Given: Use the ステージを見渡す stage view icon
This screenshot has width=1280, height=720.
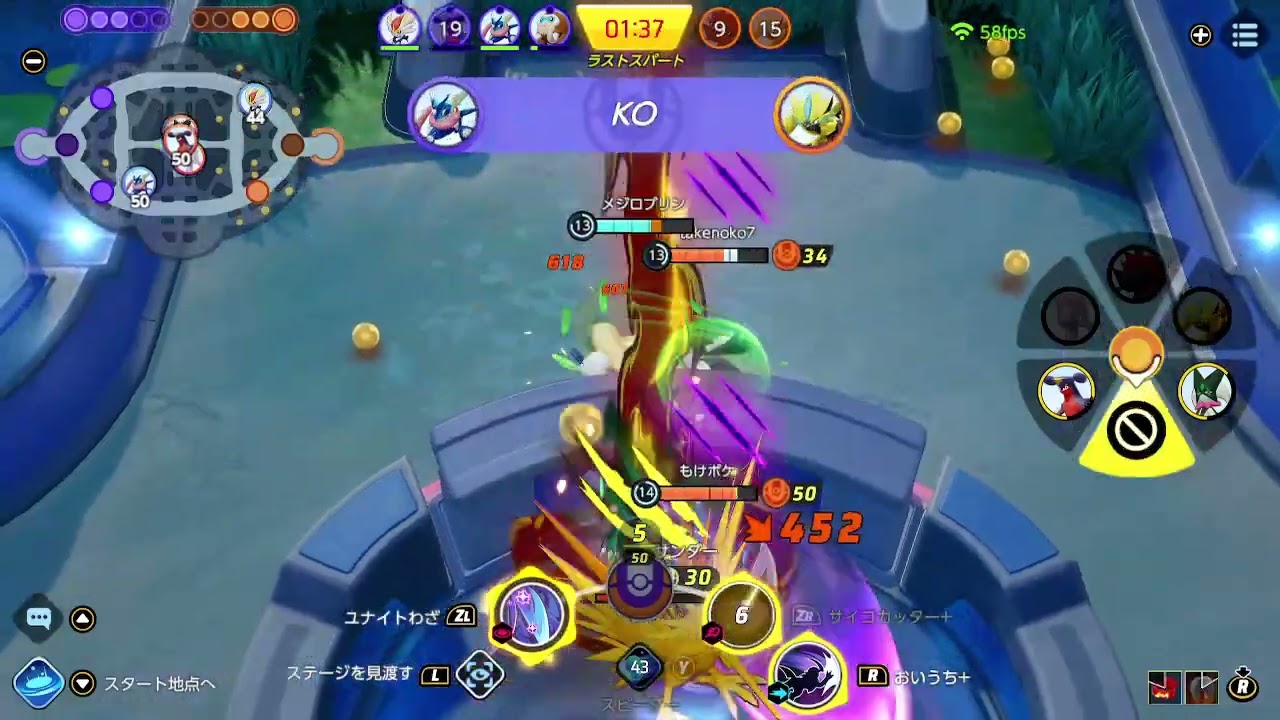Looking at the screenshot, I should coord(479,675).
